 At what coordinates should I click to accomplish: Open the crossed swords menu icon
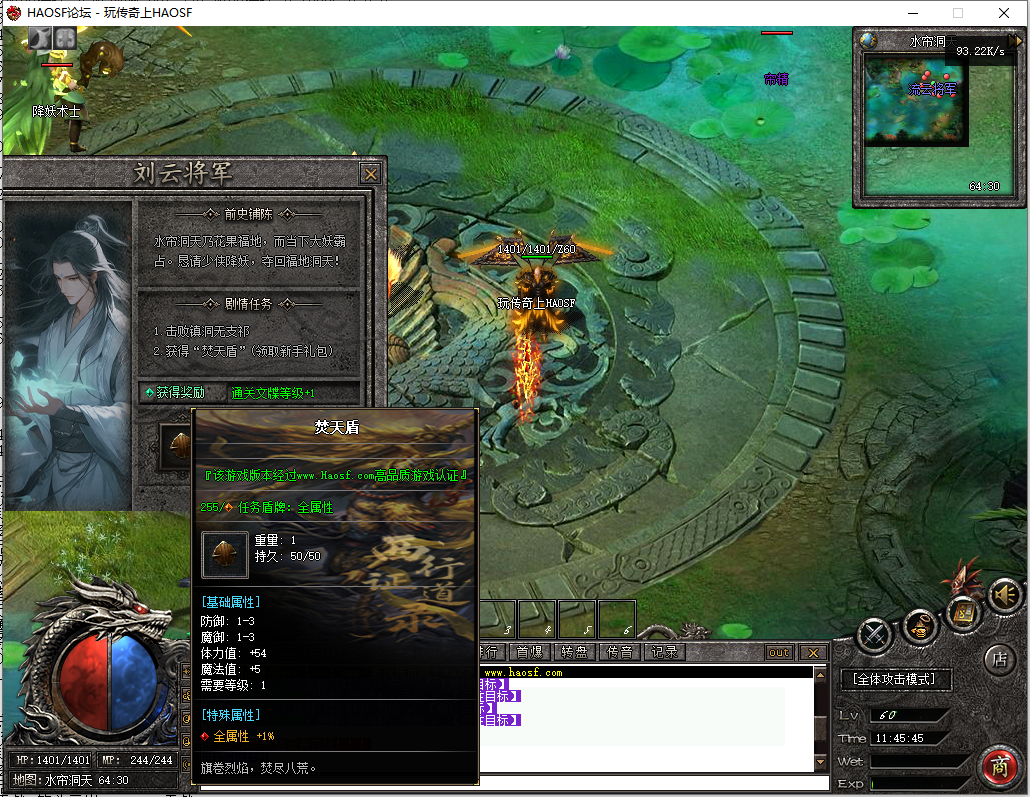[x=875, y=632]
